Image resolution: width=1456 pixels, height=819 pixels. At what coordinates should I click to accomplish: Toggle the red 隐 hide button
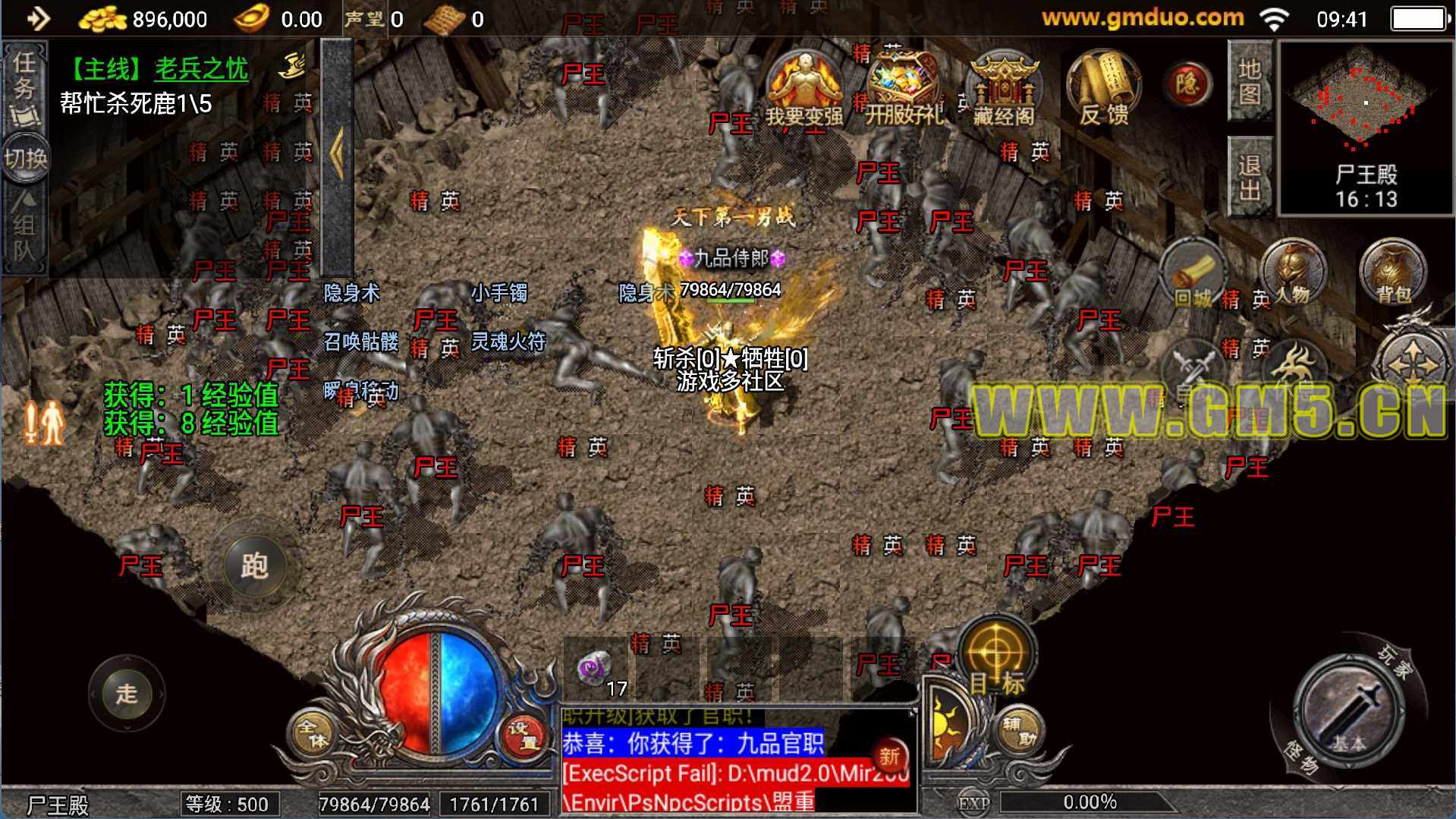point(1187,83)
